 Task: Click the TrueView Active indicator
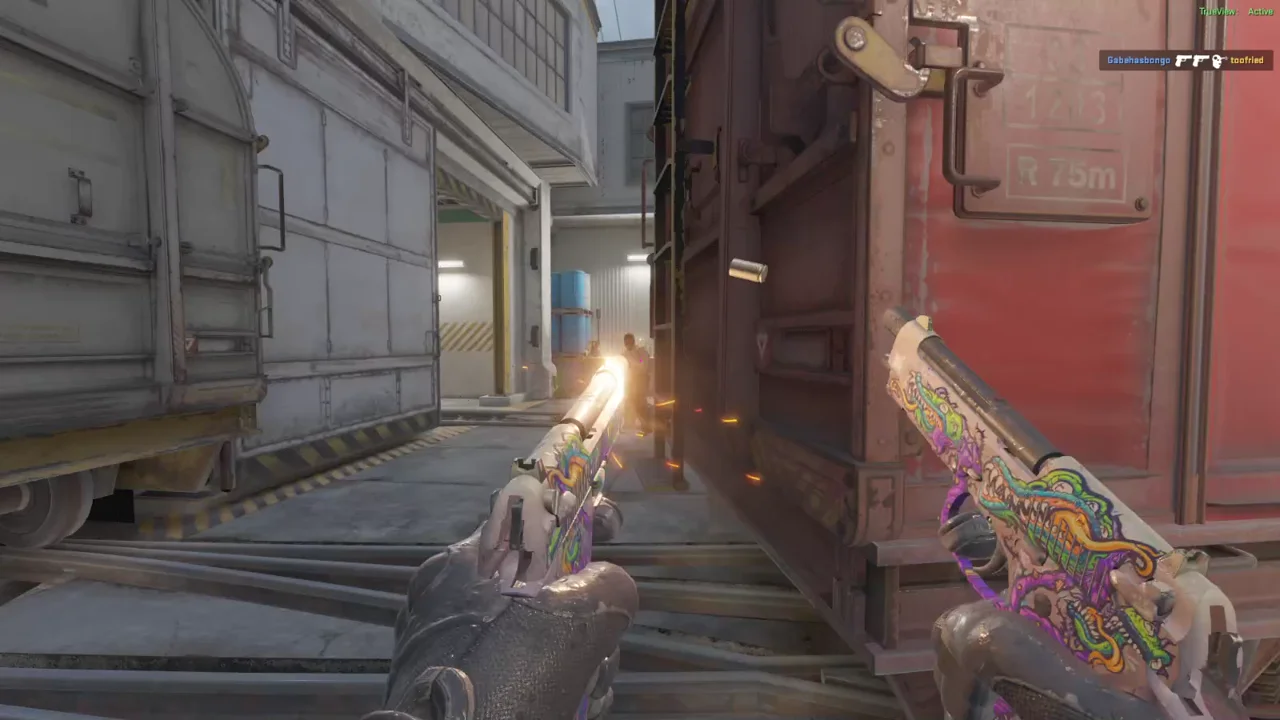click(x=1236, y=12)
